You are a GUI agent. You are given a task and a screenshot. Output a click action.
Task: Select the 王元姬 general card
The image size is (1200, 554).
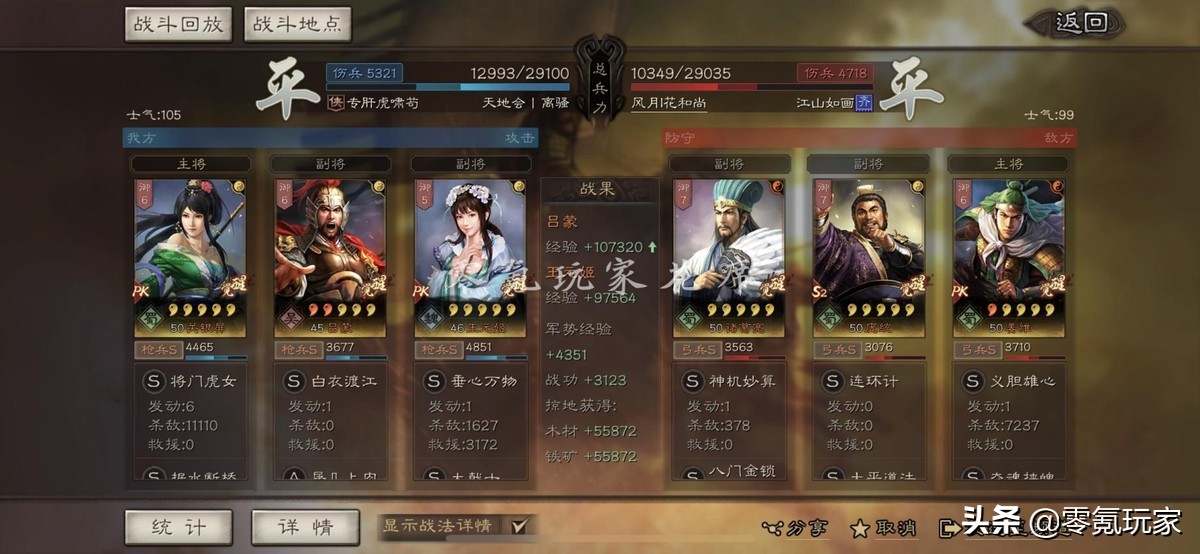click(x=470, y=255)
